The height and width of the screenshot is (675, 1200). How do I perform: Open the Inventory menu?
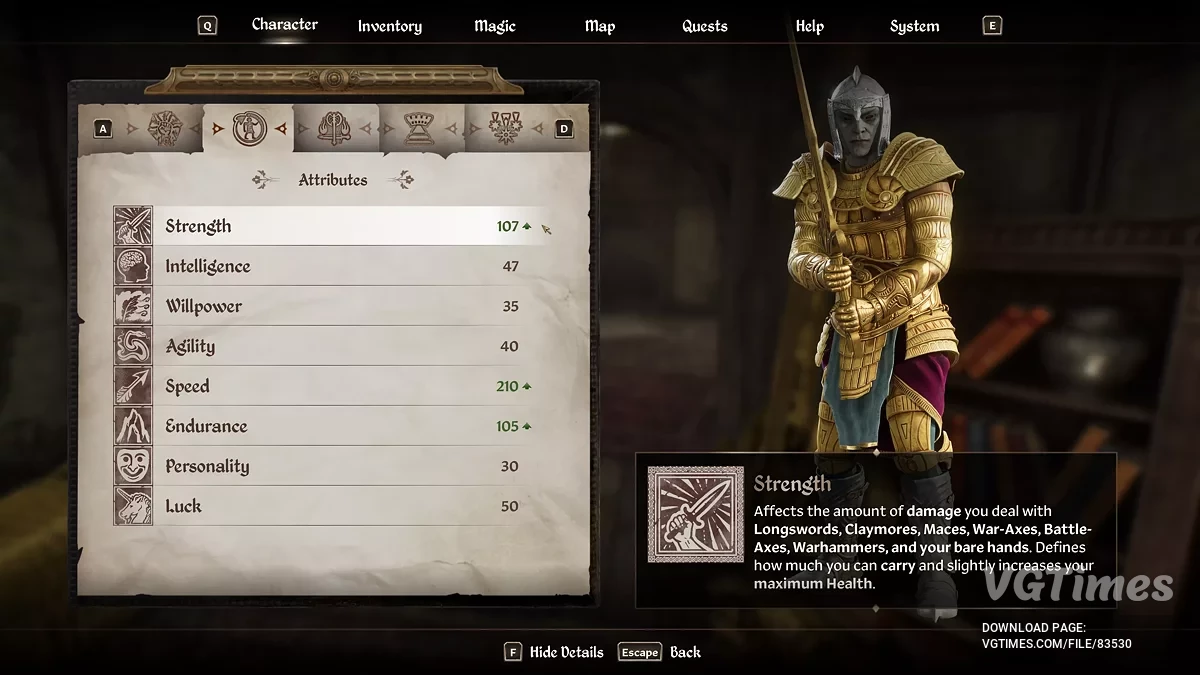(390, 26)
